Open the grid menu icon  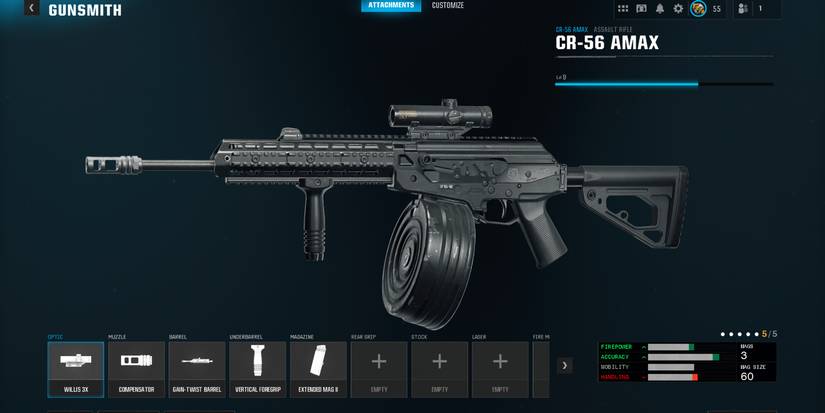623,9
